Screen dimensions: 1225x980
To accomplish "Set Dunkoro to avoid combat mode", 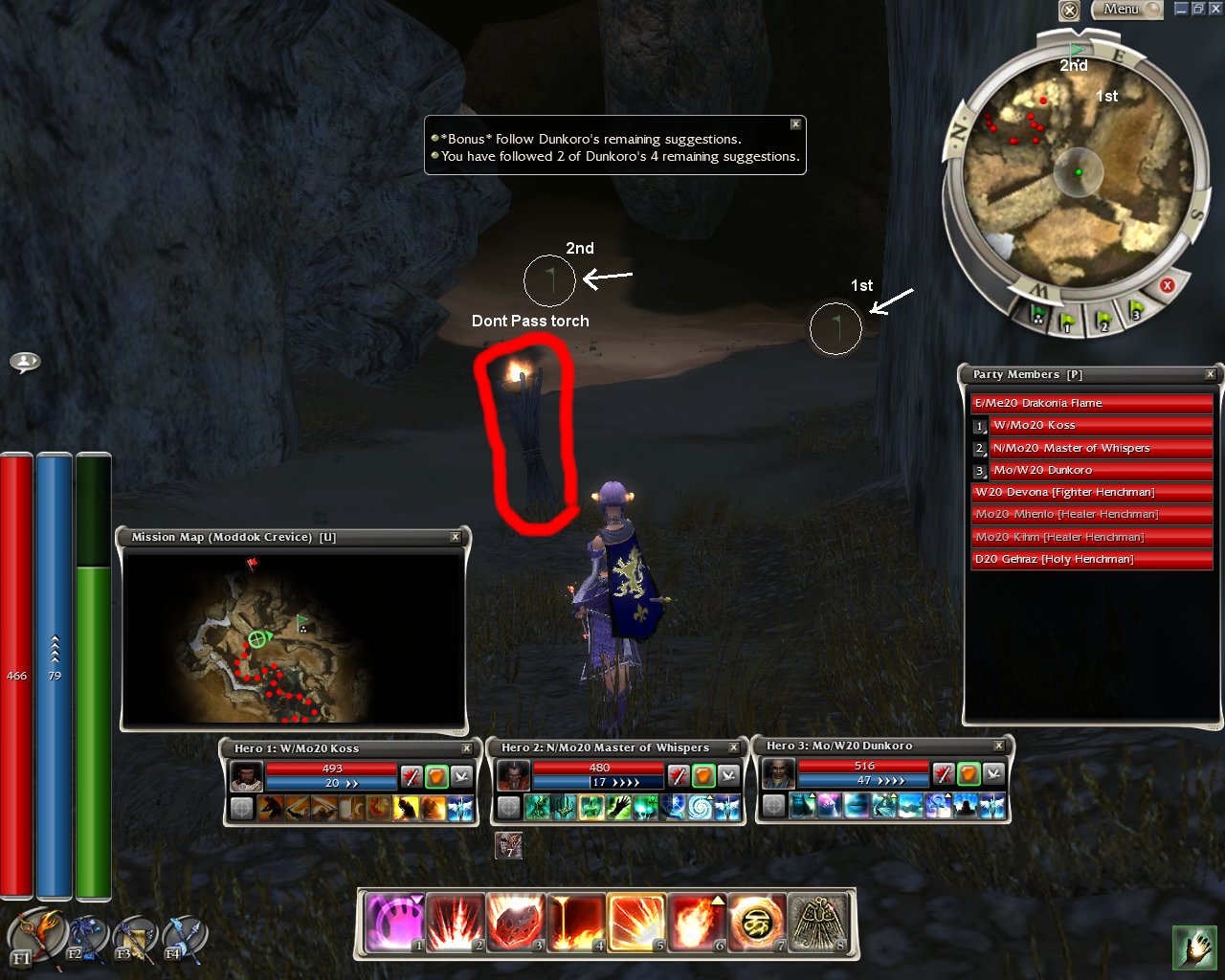I will pyautogui.click(x=994, y=773).
